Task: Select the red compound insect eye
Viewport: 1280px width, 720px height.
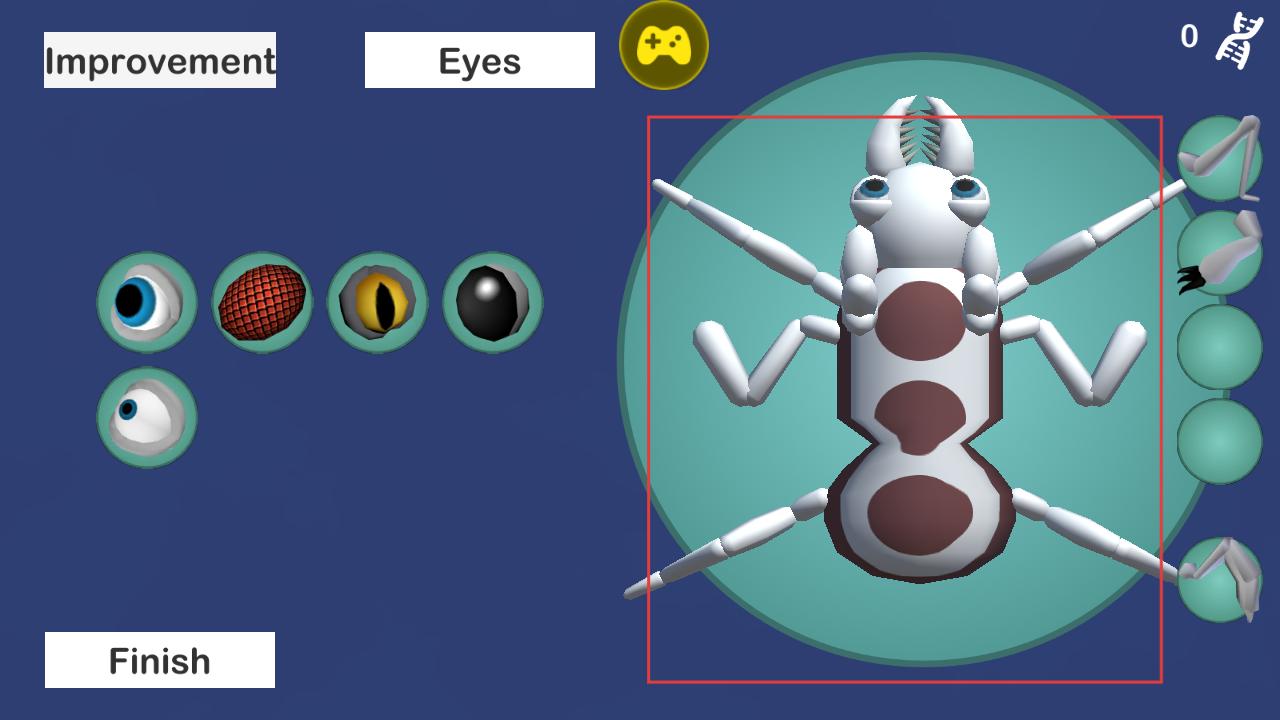Action: [x=262, y=302]
